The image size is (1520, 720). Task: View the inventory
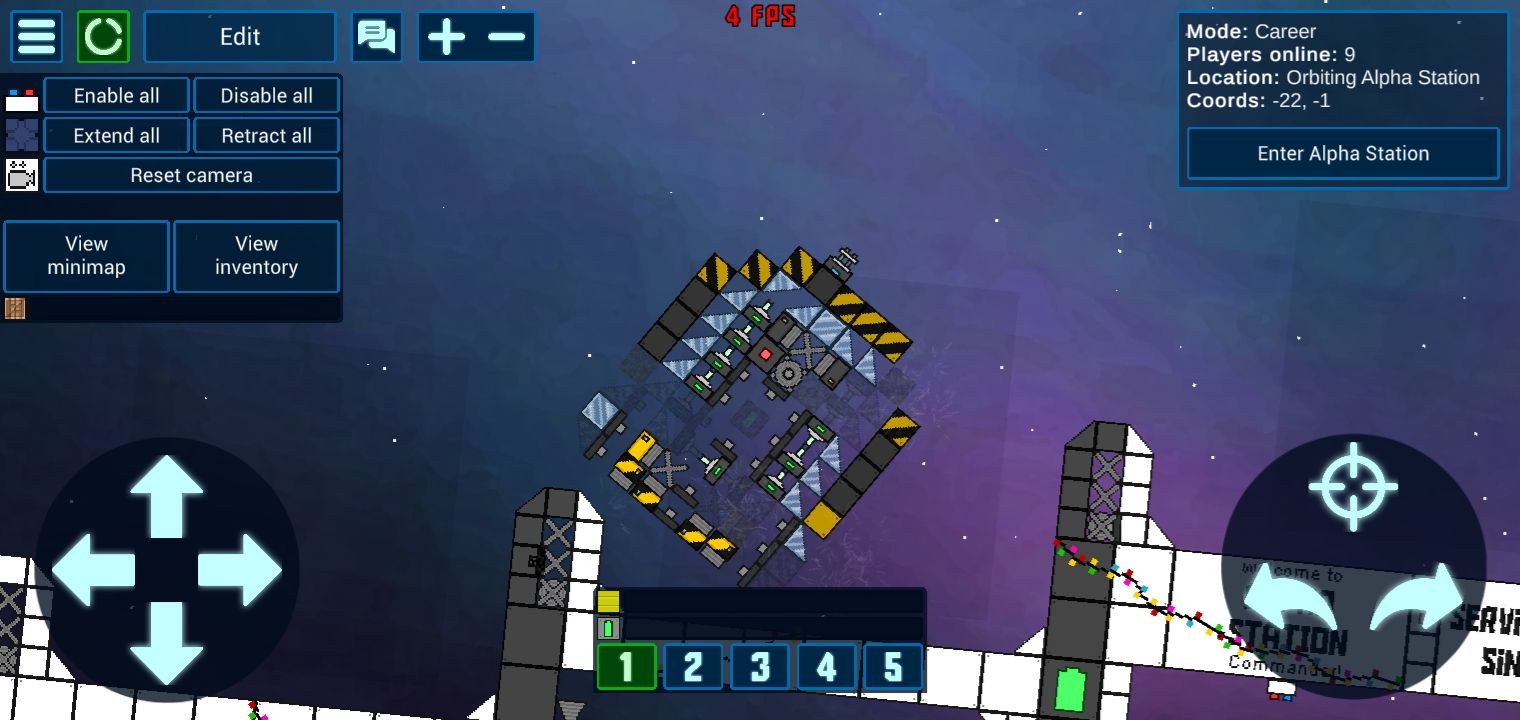tap(256, 256)
